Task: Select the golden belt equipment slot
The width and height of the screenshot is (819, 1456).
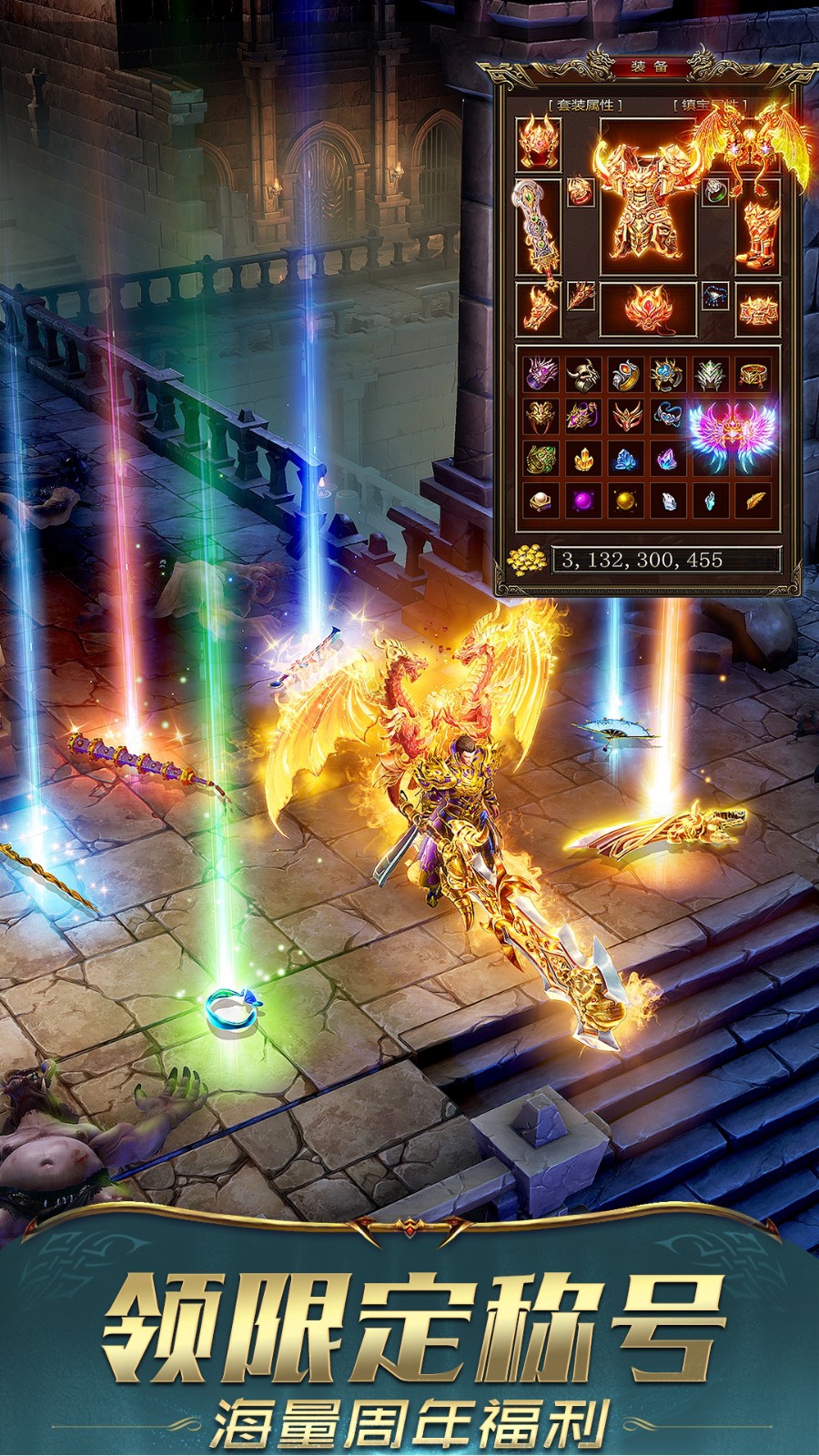Action: (x=757, y=308)
